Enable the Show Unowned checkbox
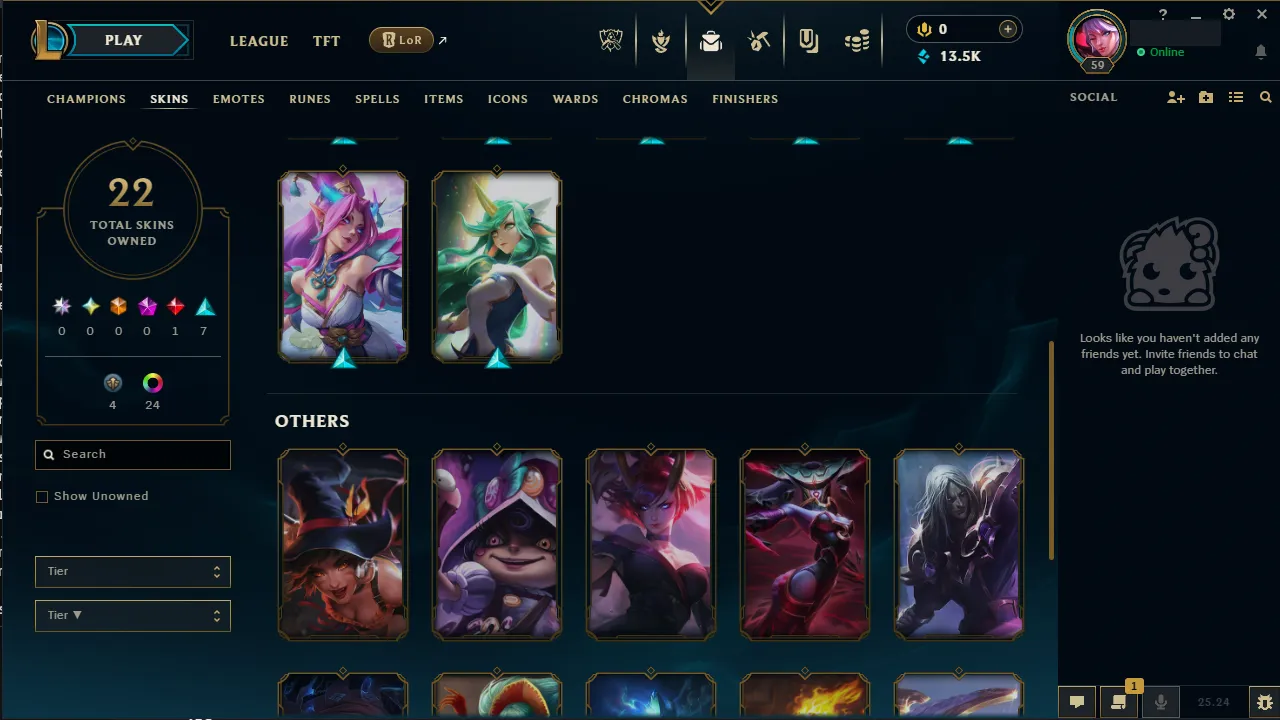The image size is (1280, 720). 42,496
